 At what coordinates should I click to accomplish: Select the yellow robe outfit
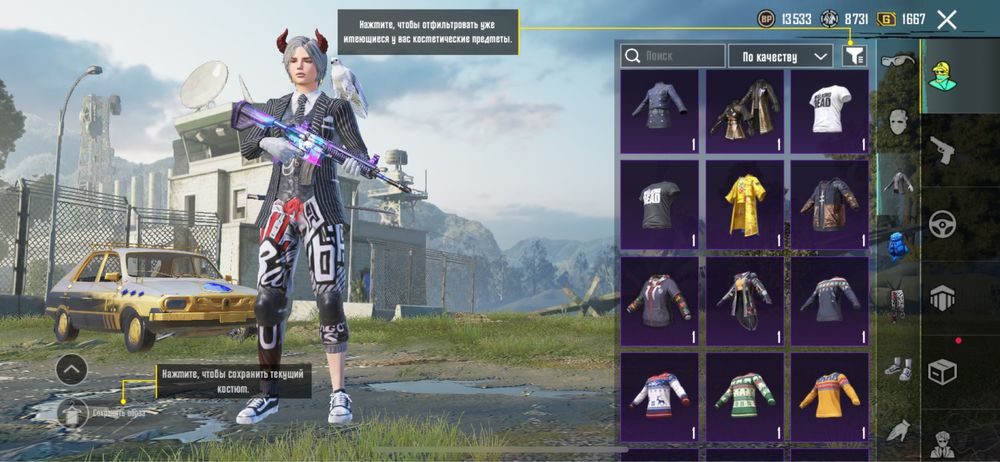(x=744, y=203)
